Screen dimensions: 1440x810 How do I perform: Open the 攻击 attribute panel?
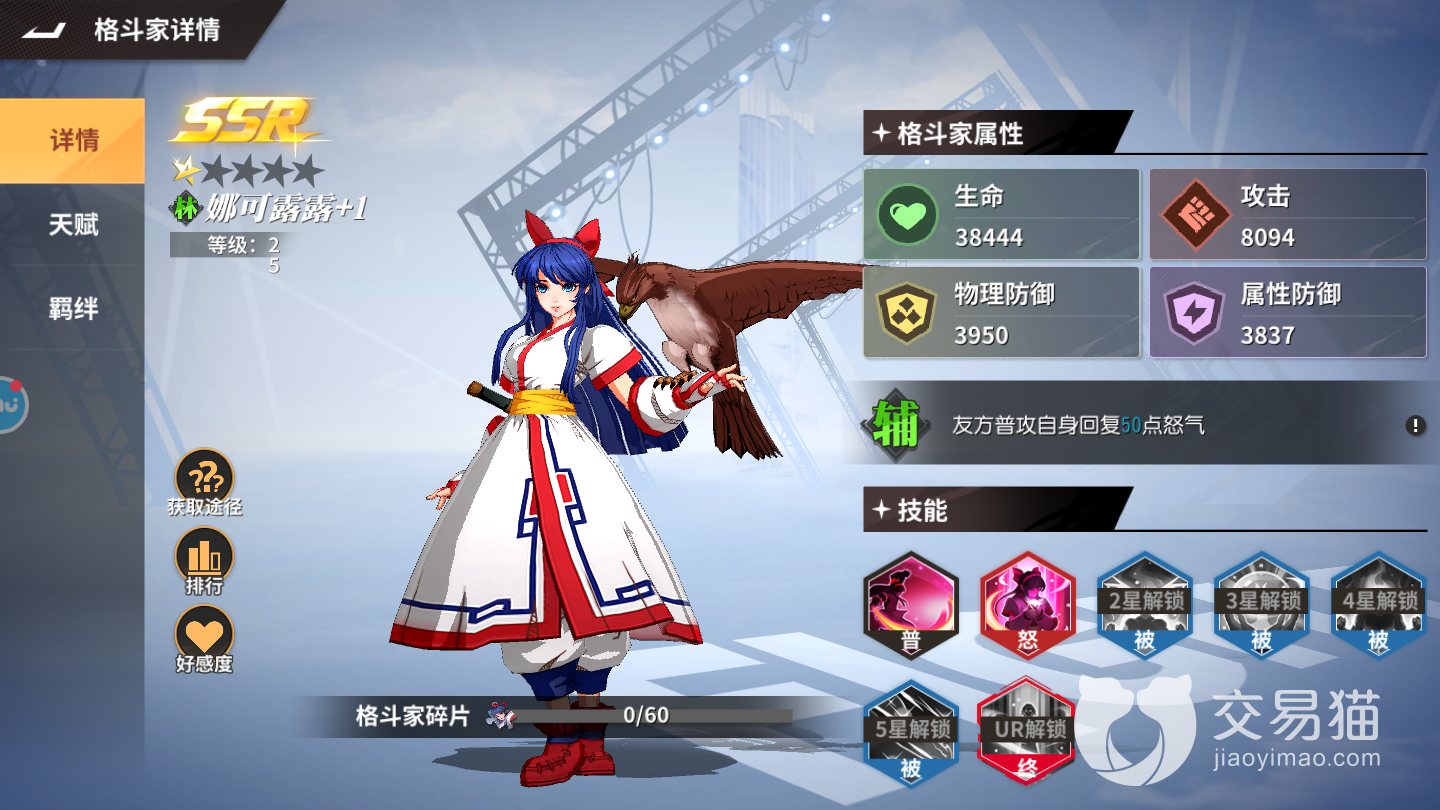click(x=1288, y=215)
